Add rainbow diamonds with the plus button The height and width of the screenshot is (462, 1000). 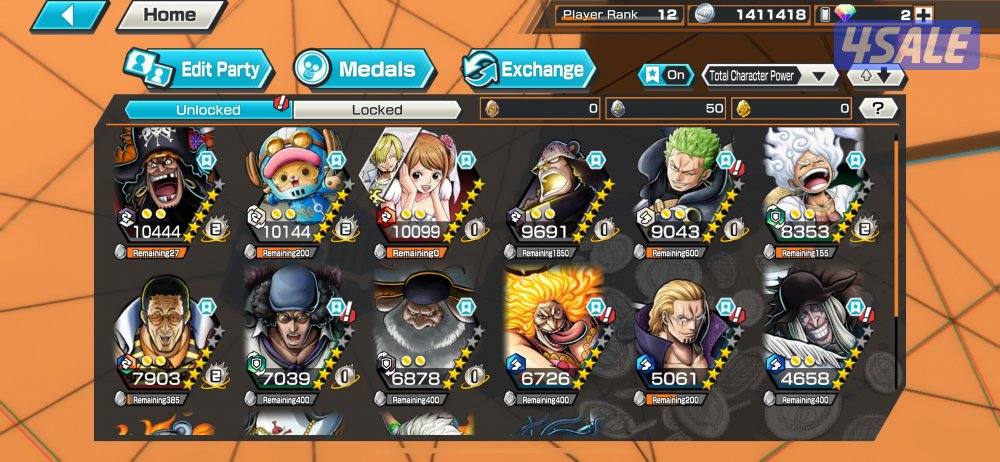(x=923, y=14)
